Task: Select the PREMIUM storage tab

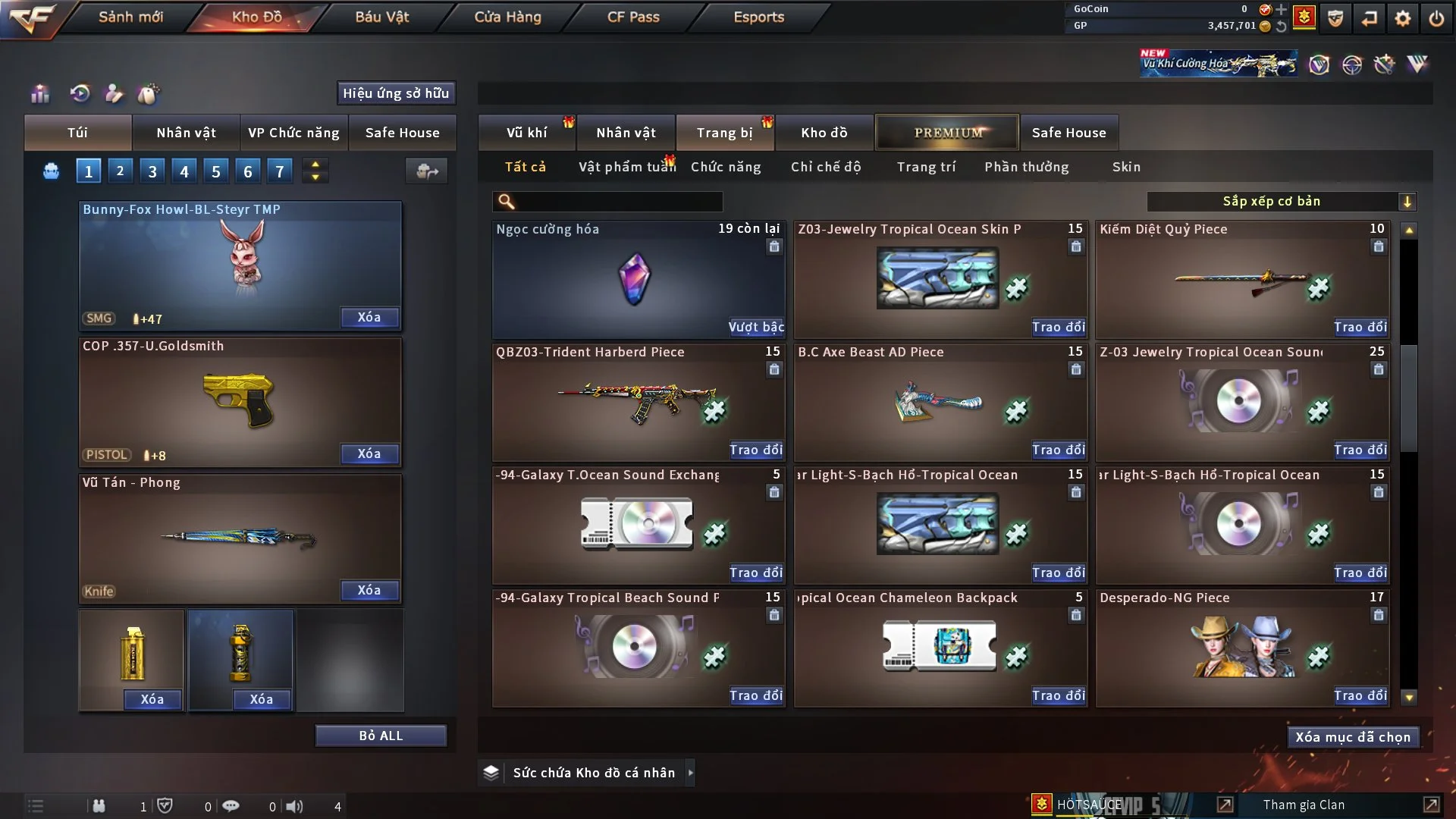Action: [947, 133]
